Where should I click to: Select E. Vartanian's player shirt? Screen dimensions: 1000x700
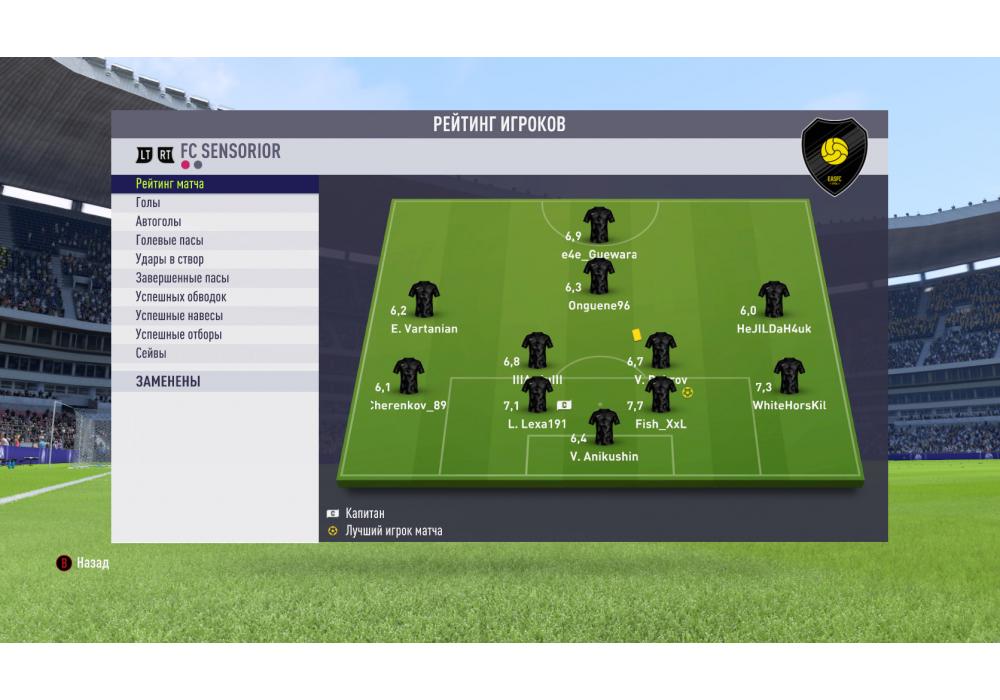[424, 299]
